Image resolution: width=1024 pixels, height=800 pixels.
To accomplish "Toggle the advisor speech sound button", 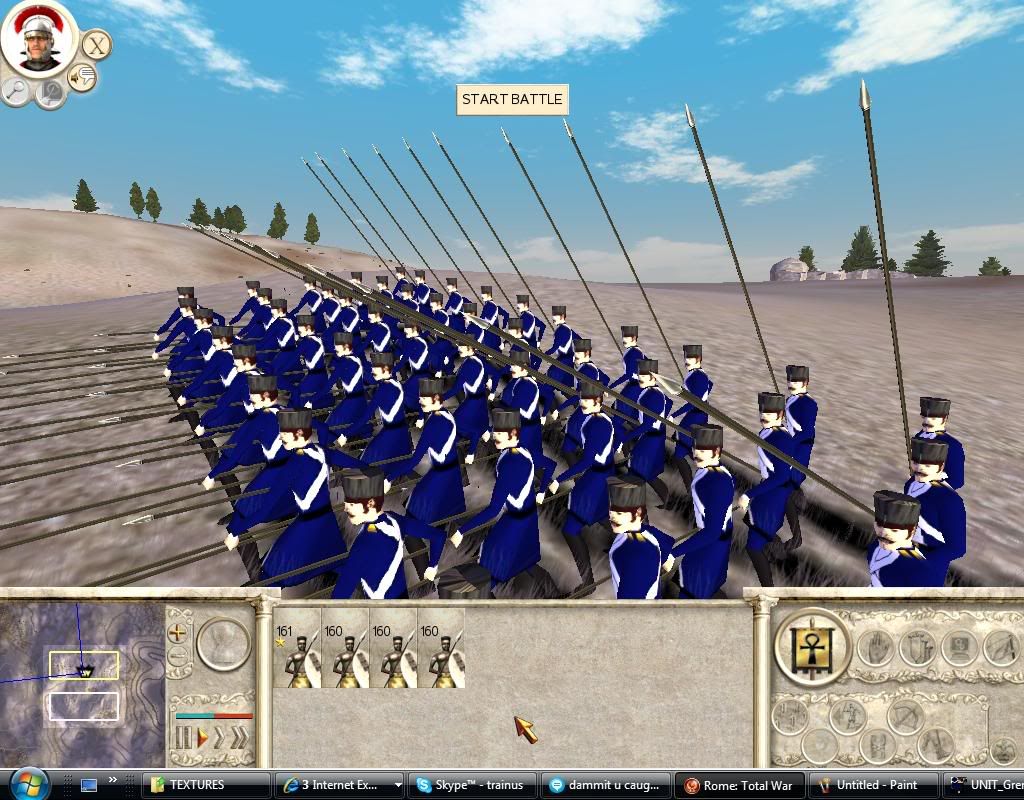I will click(x=82, y=77).
